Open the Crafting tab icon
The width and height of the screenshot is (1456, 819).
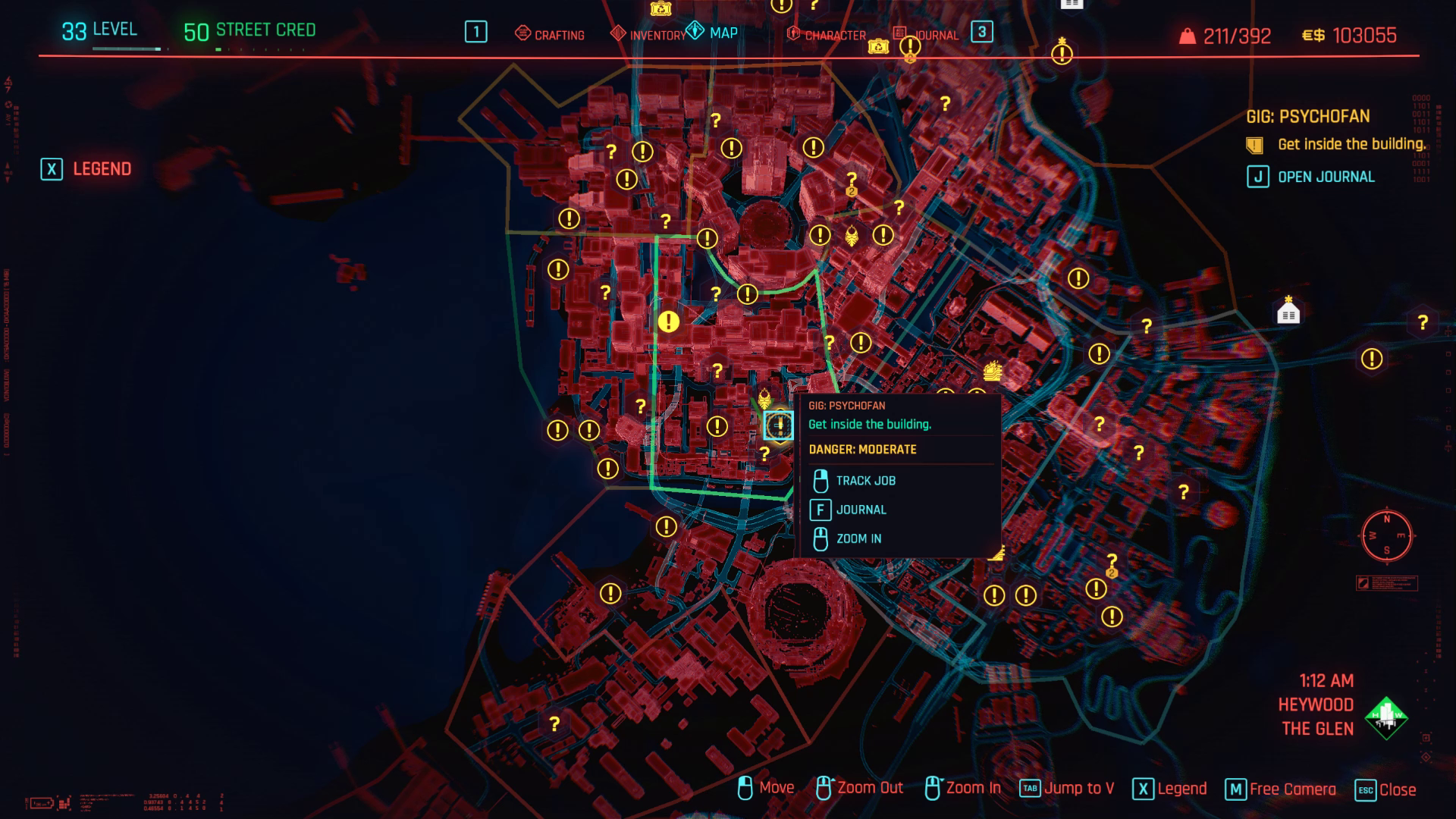coord(522,34)
